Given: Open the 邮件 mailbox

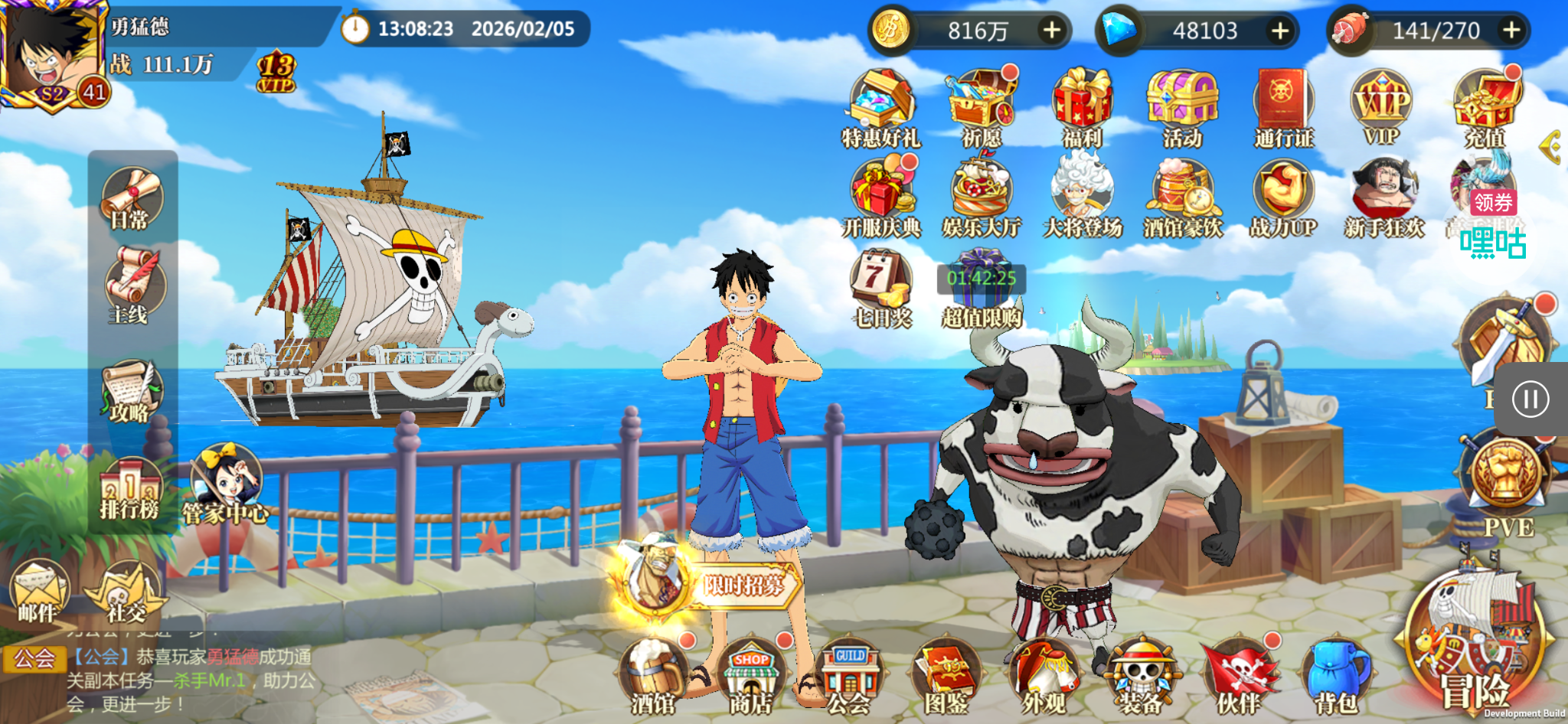Looking at the screenshot, I should coord(38,591).
